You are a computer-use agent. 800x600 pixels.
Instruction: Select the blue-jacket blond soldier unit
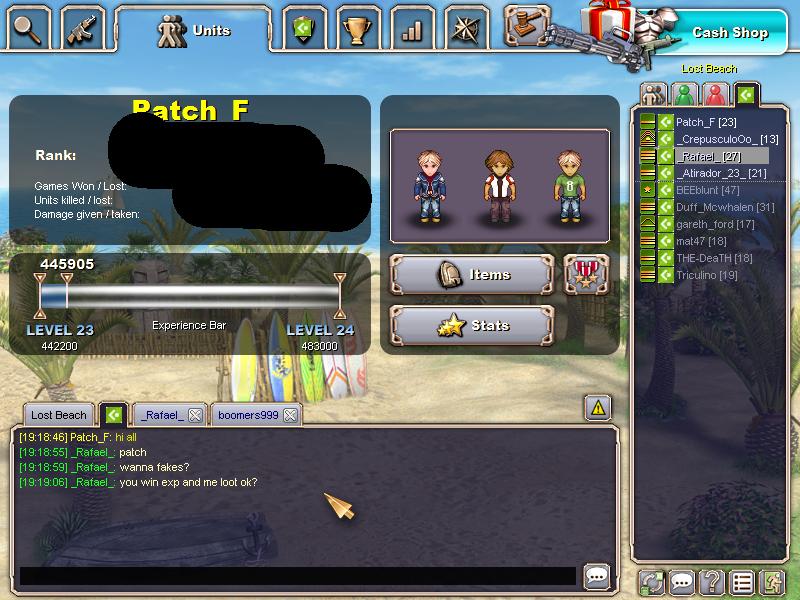(430, 186)
